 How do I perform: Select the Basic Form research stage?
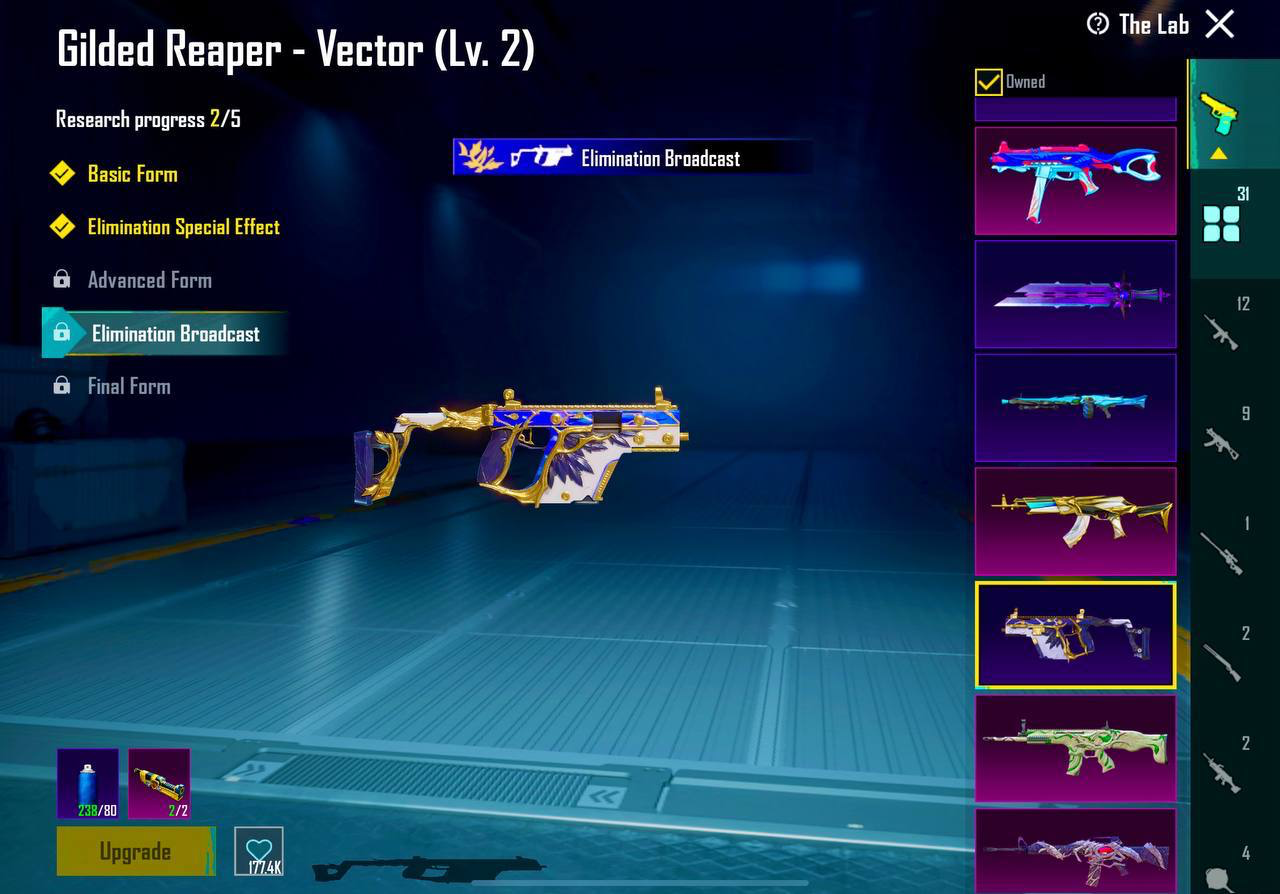point(132,174)
